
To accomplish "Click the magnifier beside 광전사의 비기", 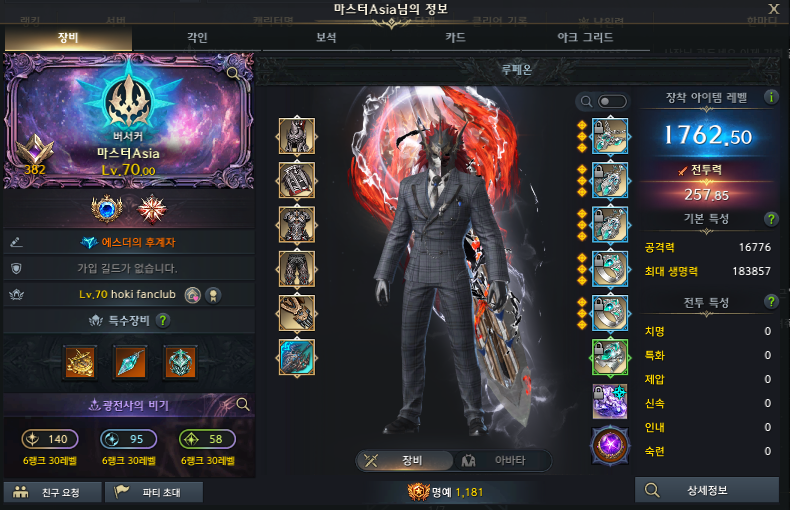I will coord(241,404).
